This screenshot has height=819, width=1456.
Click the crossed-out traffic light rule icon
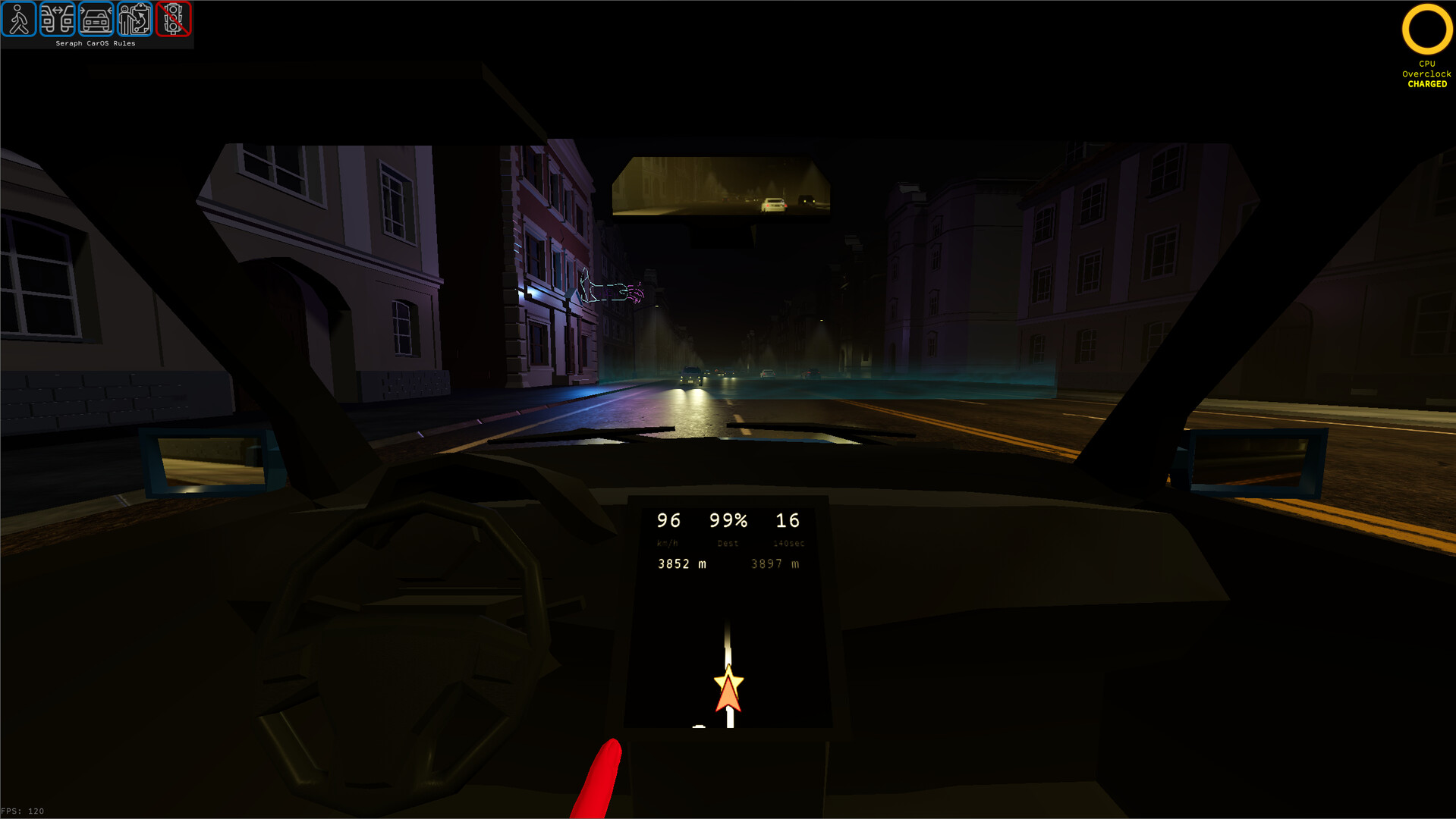[x=173, y=20]
